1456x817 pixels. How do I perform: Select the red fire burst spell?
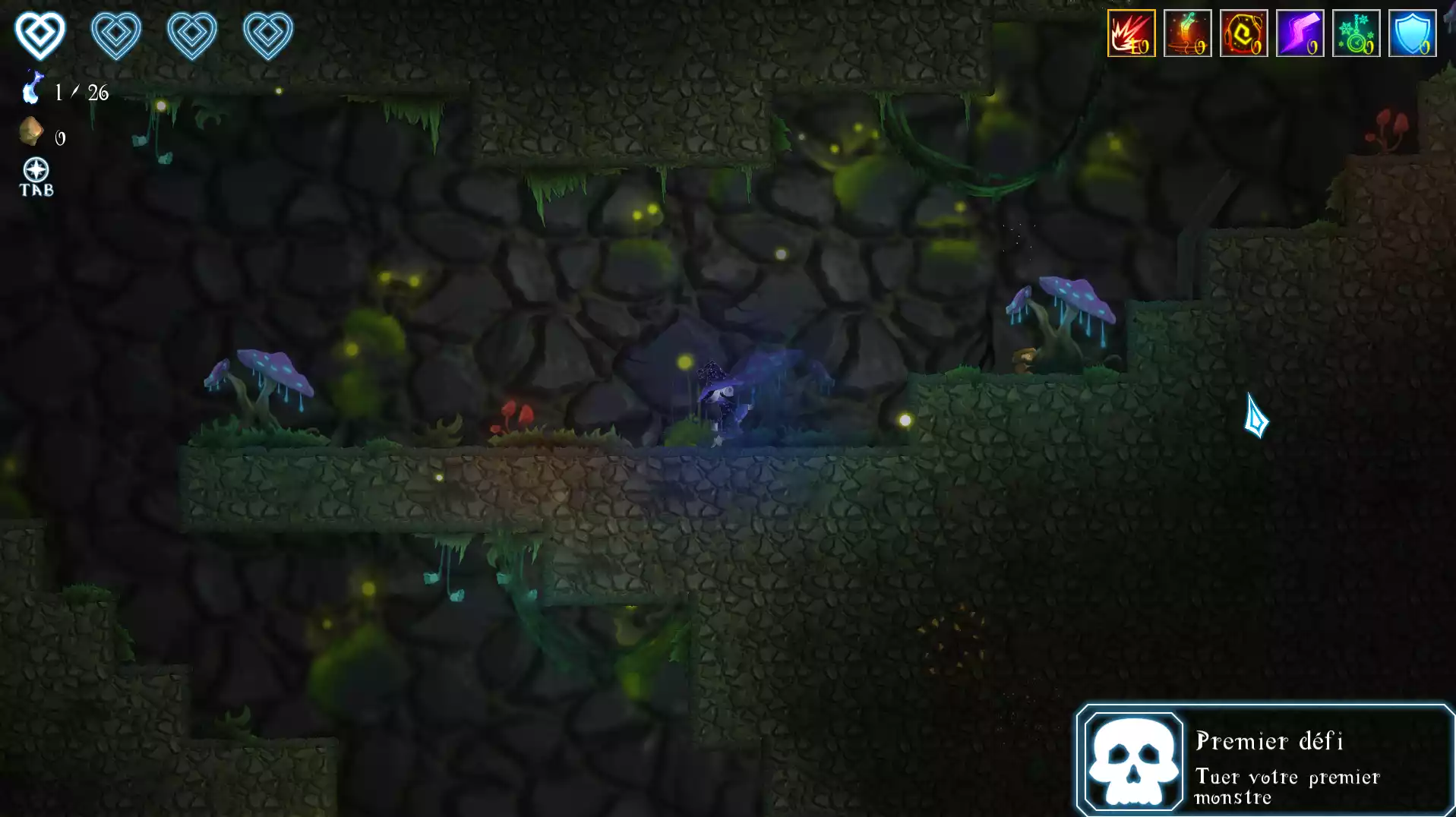[x=1131, y=33]
